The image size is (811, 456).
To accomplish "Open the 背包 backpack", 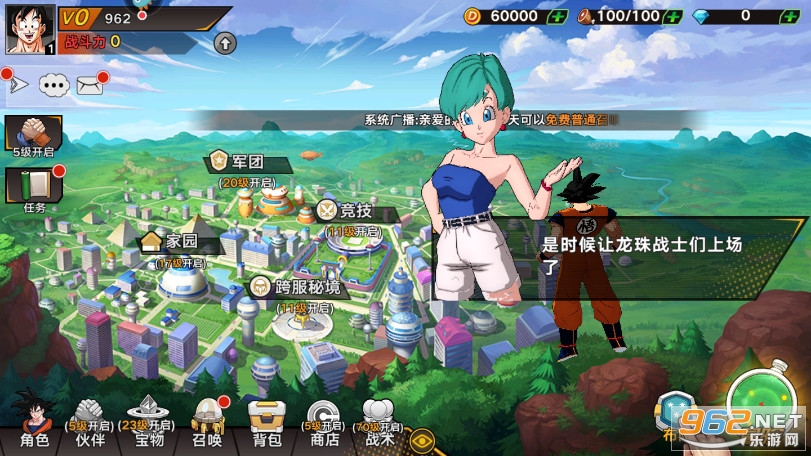I will pos(267,422).
